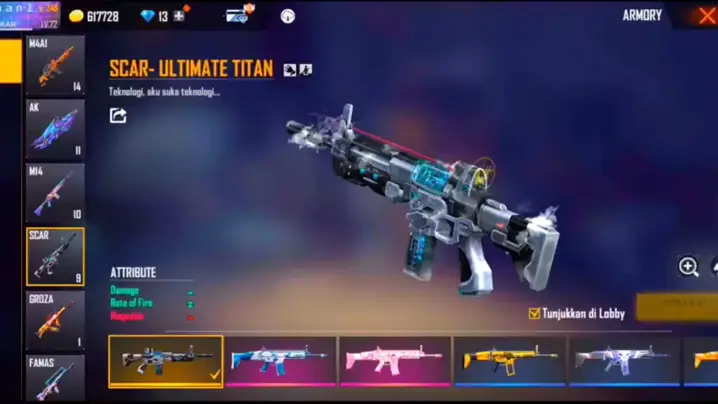This screenshot has width=718, height=404.
Task: Choose the SCAR weapon entry
Action: pos(55,257)
